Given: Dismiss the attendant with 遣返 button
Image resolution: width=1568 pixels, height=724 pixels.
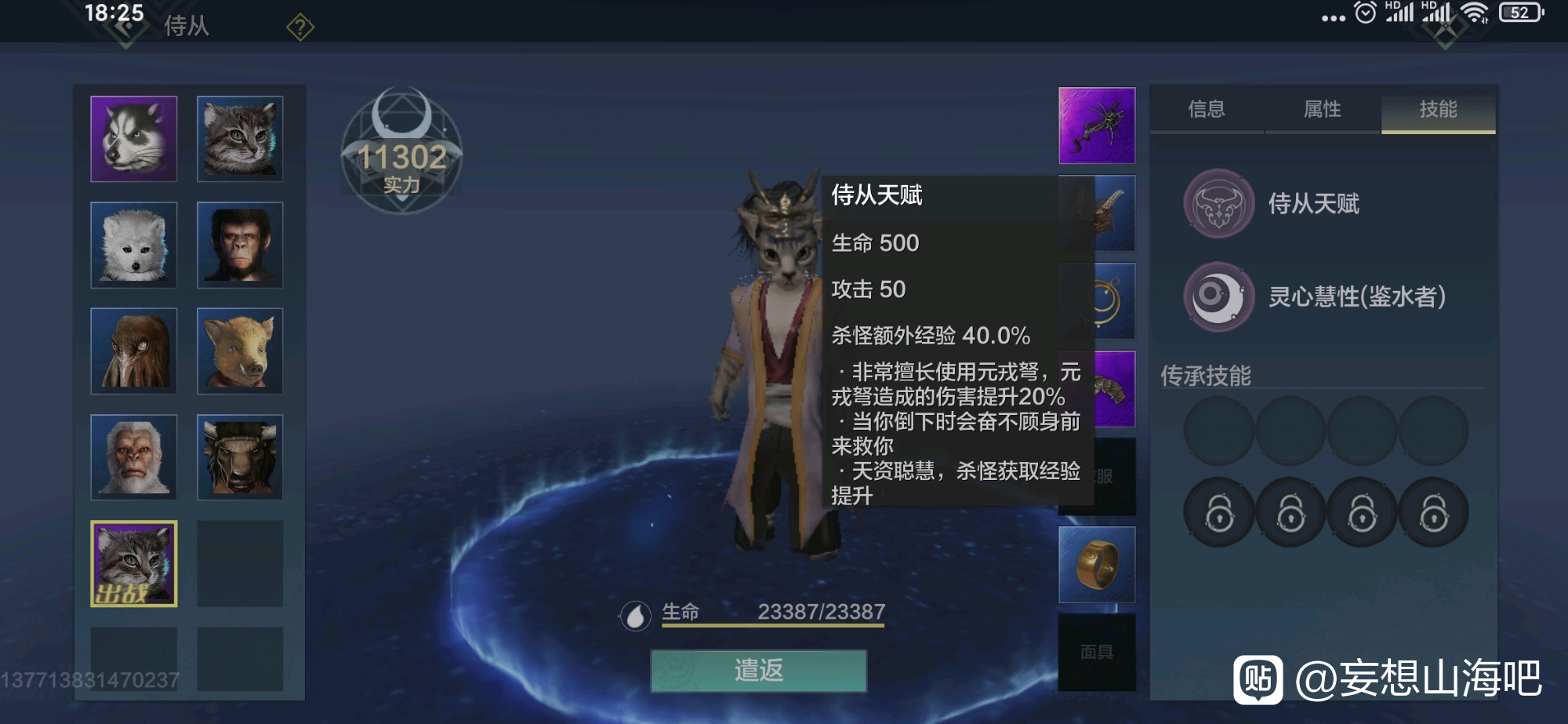Looking at the screenshot, I should click(758, 671).
